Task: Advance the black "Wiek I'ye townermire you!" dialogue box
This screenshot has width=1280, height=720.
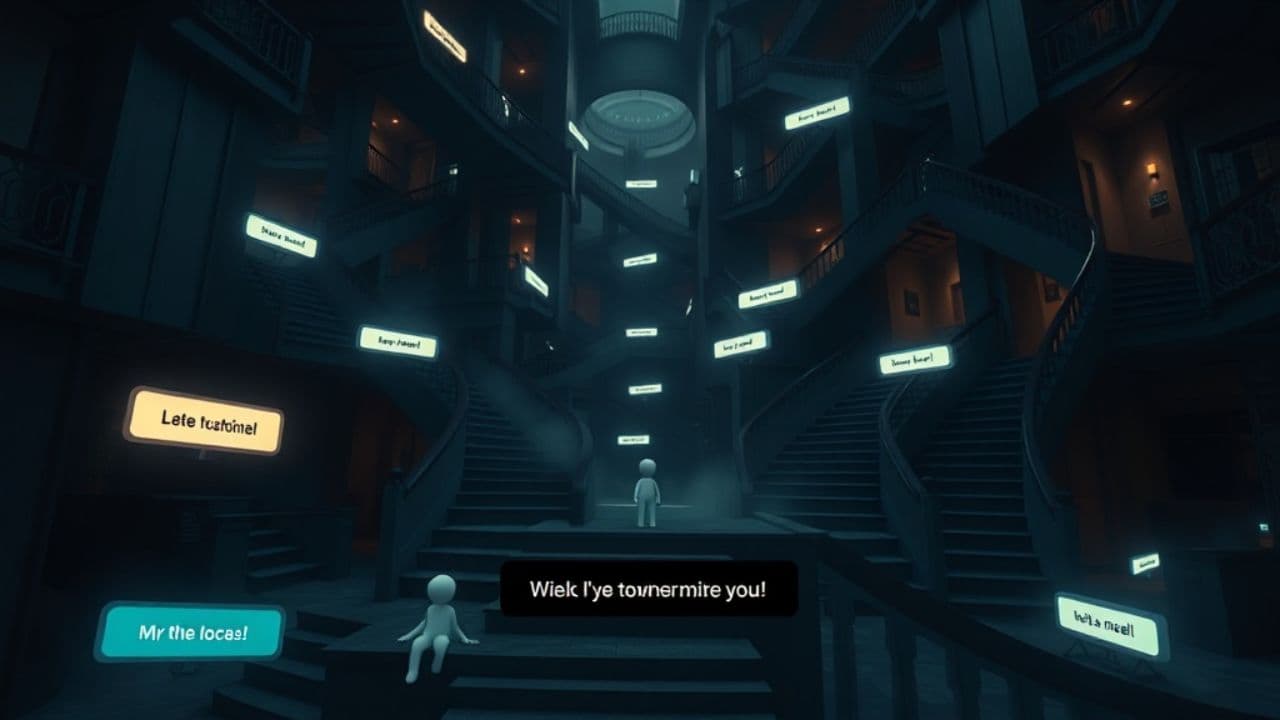Action: click(x=649, y=588)
